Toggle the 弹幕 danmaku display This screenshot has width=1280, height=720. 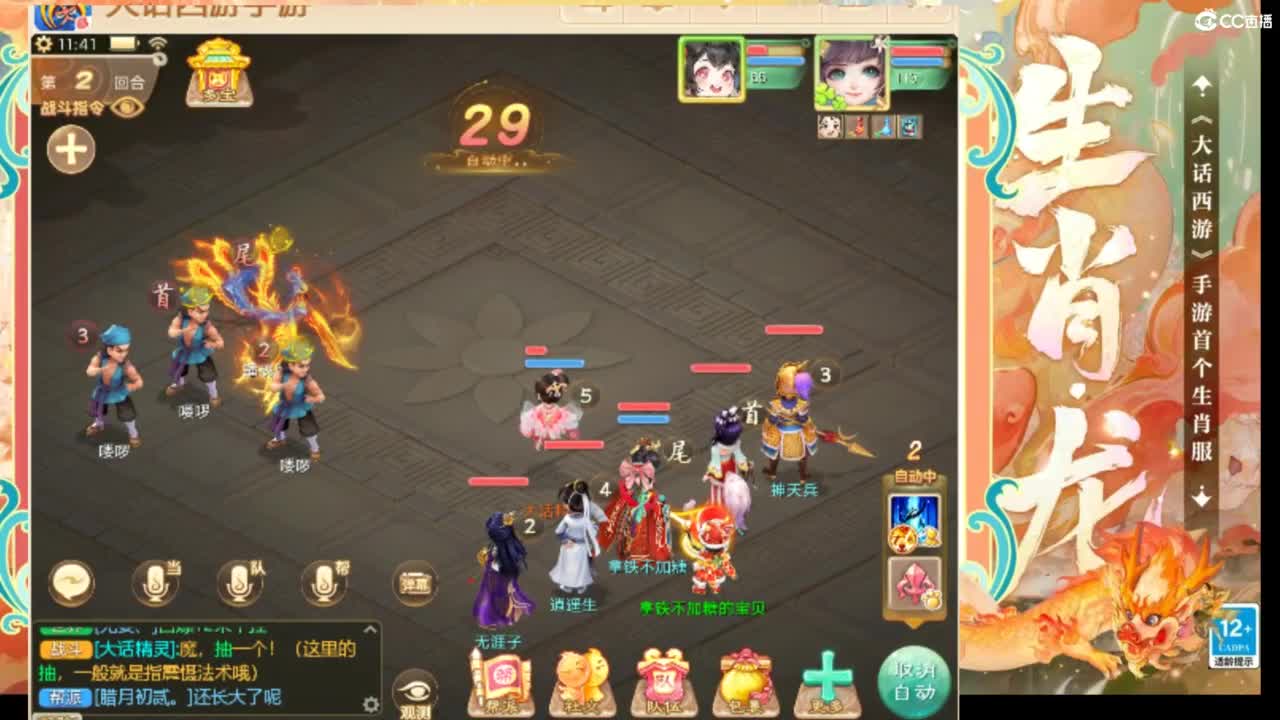click(415, 585)
